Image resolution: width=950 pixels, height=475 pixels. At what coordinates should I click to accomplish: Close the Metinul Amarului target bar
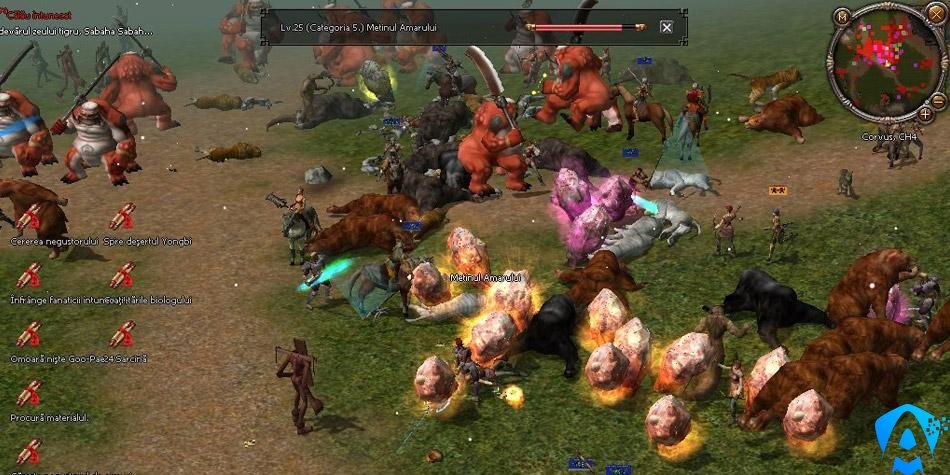667,27
